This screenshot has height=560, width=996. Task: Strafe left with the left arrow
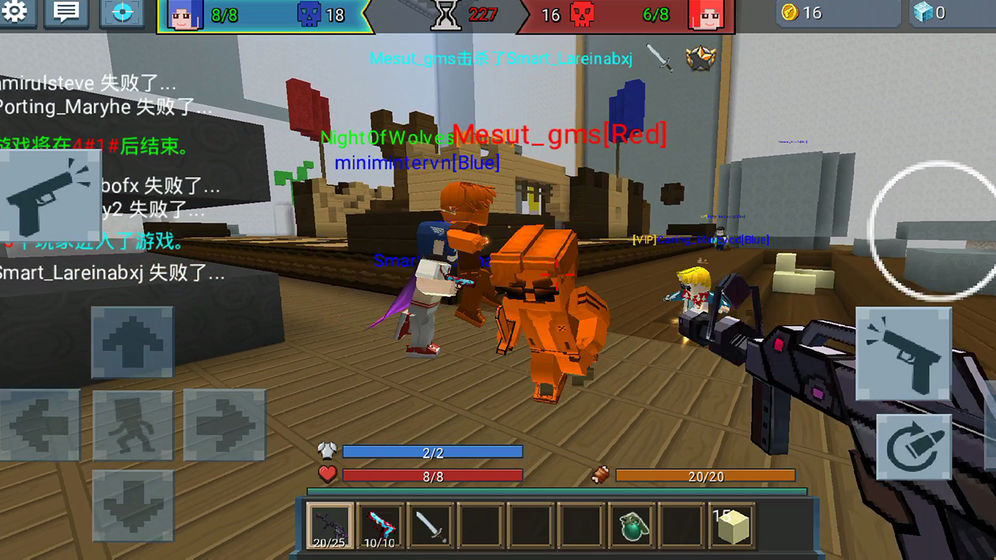pos(40,425)
